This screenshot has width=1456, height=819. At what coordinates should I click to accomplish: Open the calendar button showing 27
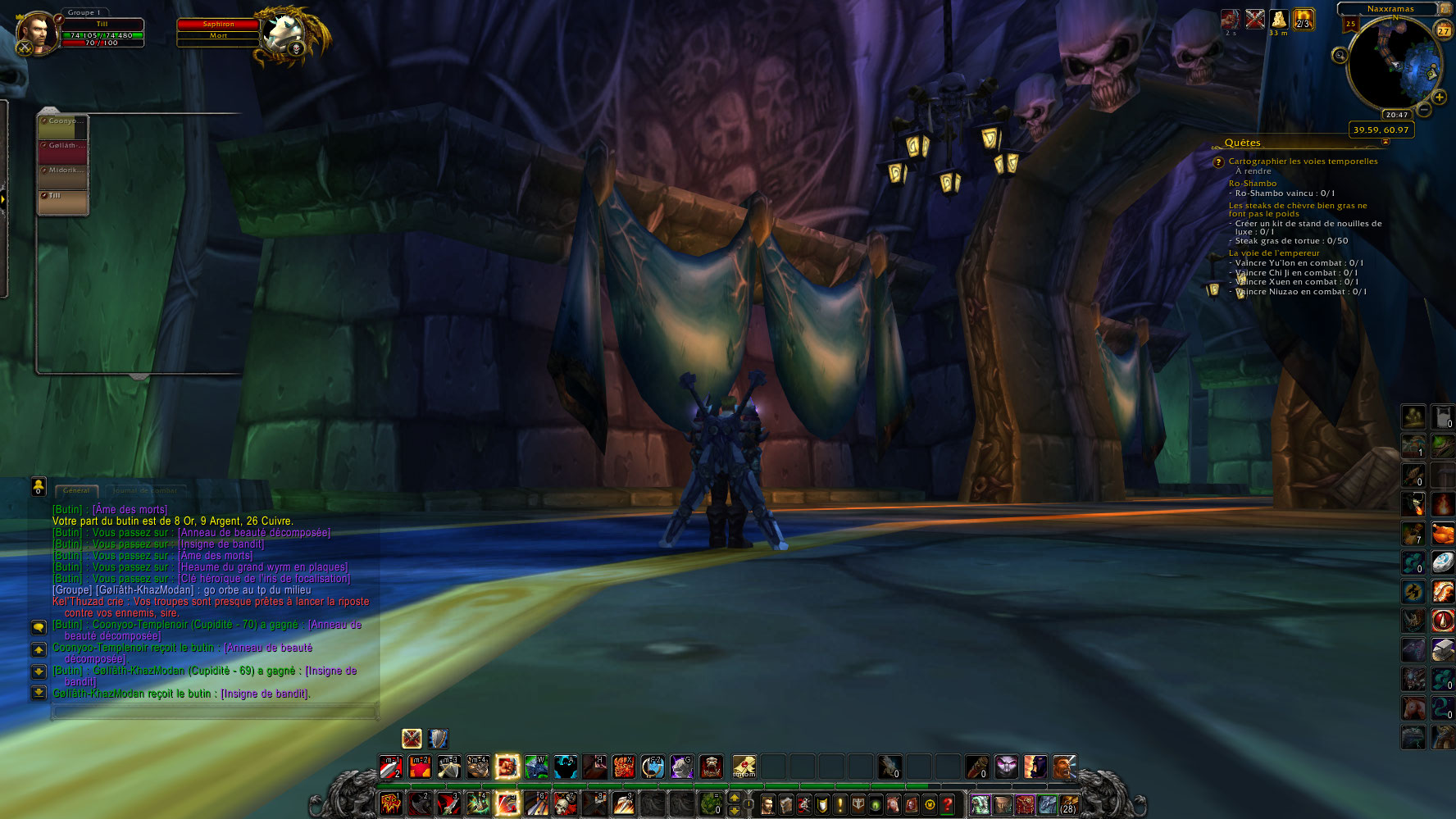click(1443, 30)
